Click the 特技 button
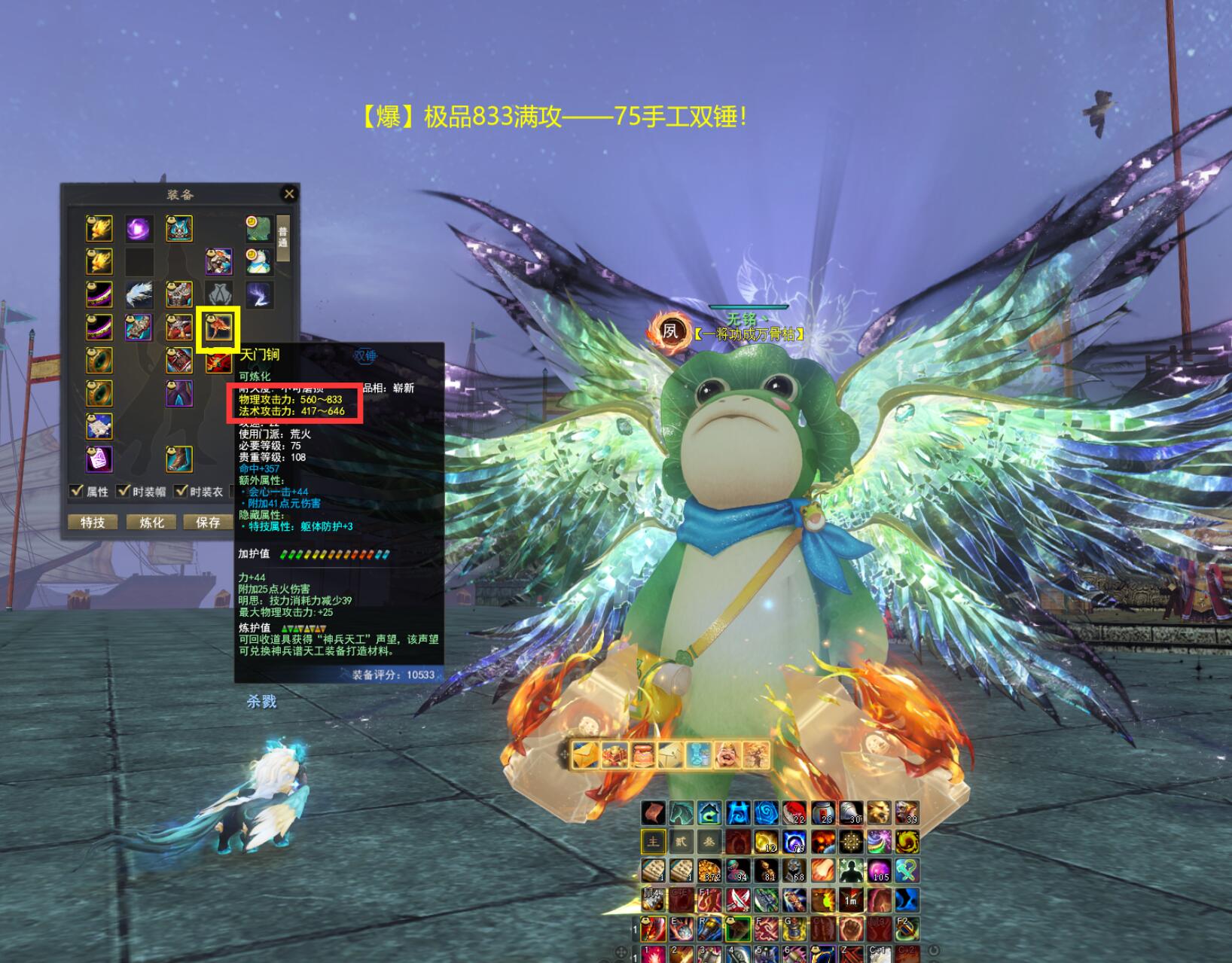This screenshot has height=963, width=1232. pyautogui.click(x=93, y=522)
